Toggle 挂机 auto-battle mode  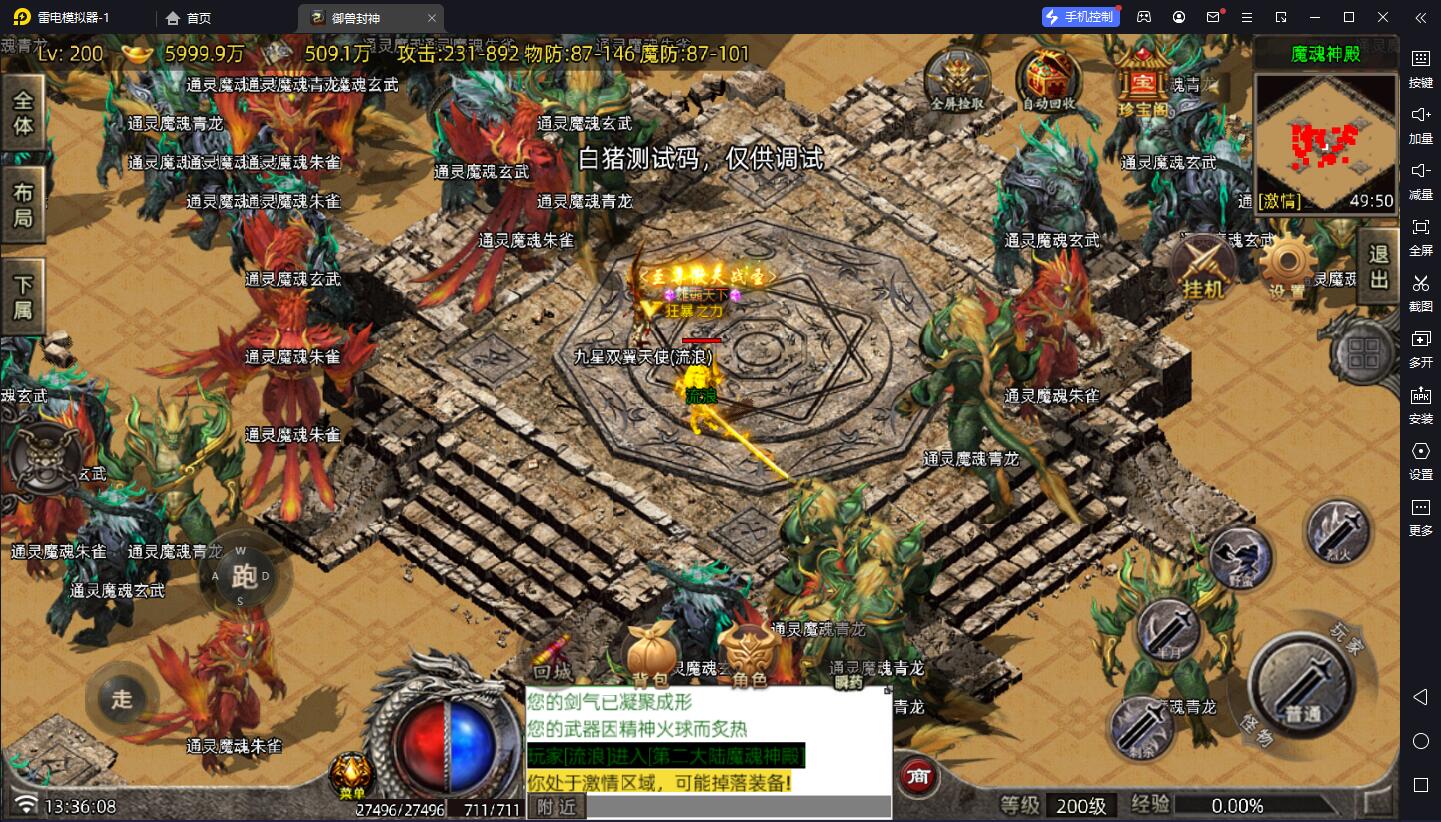click(1203, 268)
